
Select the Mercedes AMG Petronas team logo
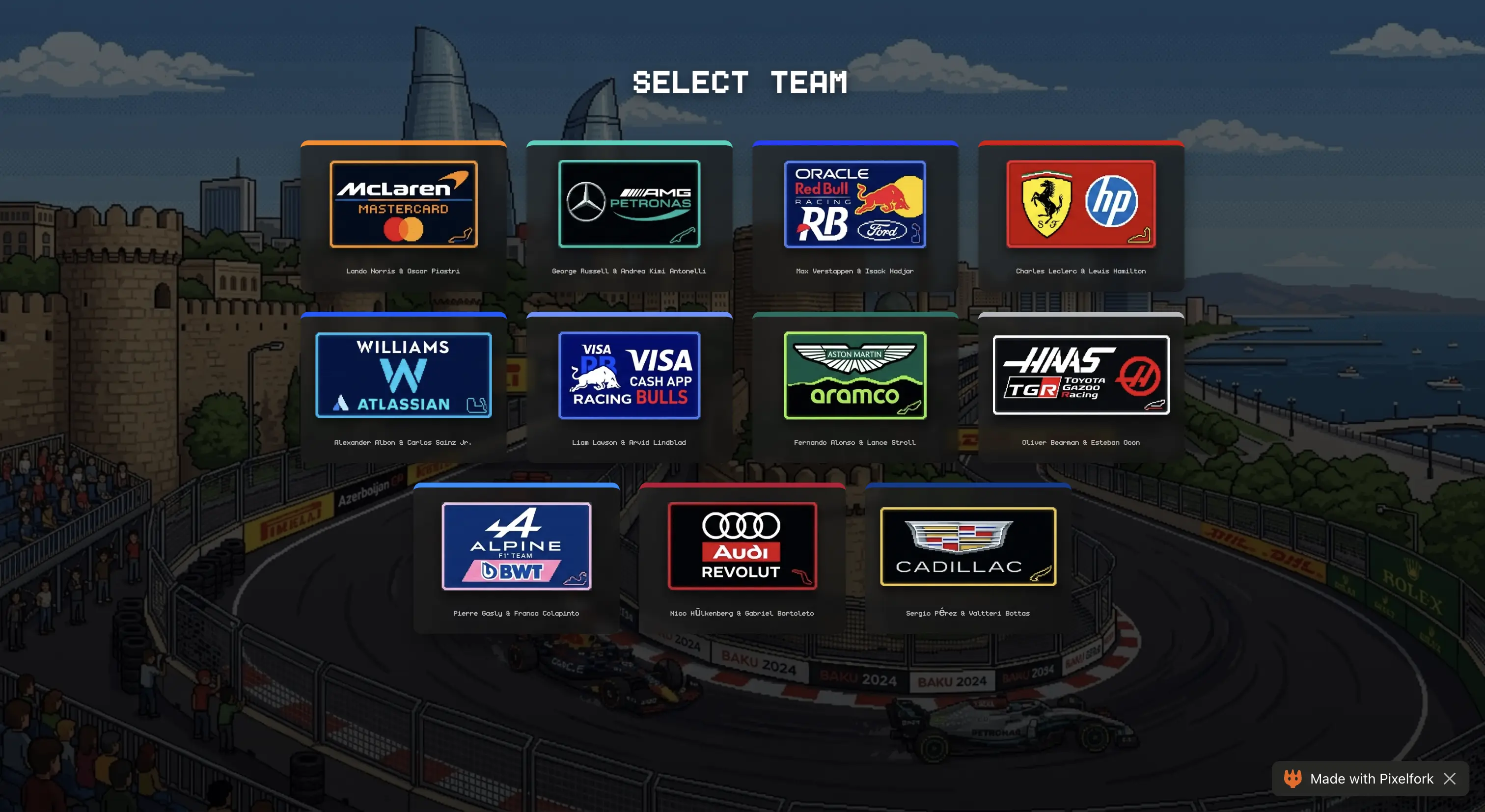click(629, 205)
